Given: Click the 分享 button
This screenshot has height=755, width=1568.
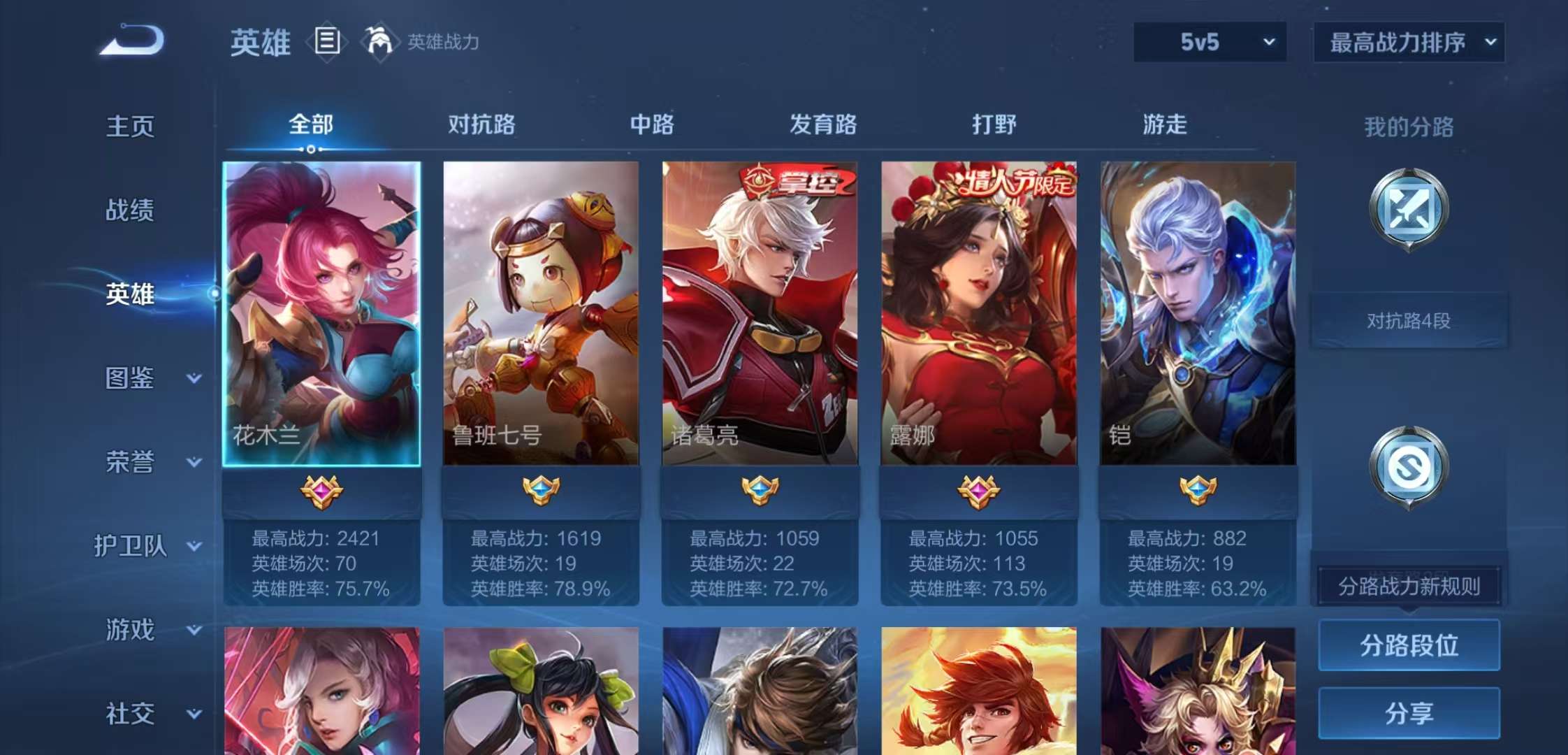Looking at the screenshot, I should [x=1409, y=713].
